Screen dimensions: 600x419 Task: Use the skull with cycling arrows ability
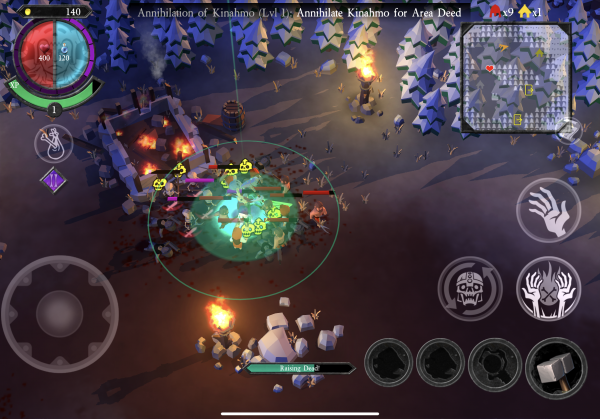pos(470,288)
